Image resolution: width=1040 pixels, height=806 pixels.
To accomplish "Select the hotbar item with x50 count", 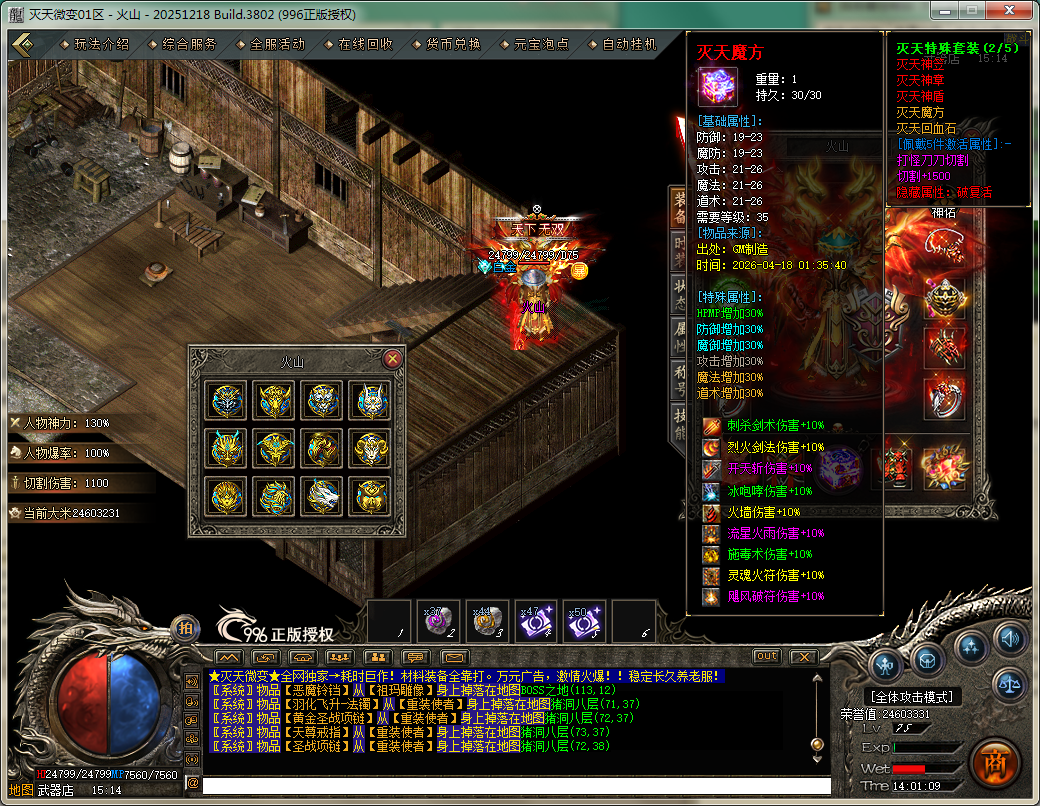I will coord(583,622).
